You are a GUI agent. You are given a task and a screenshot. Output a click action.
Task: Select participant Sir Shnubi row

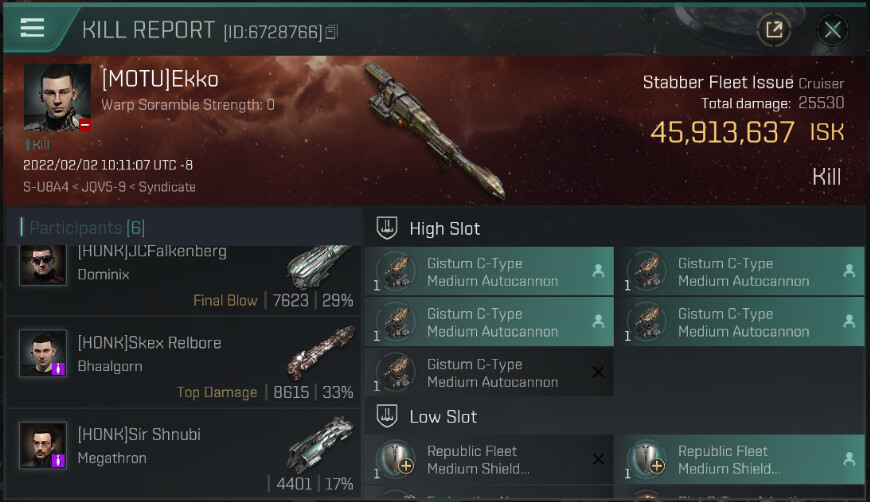pos(183,455)
